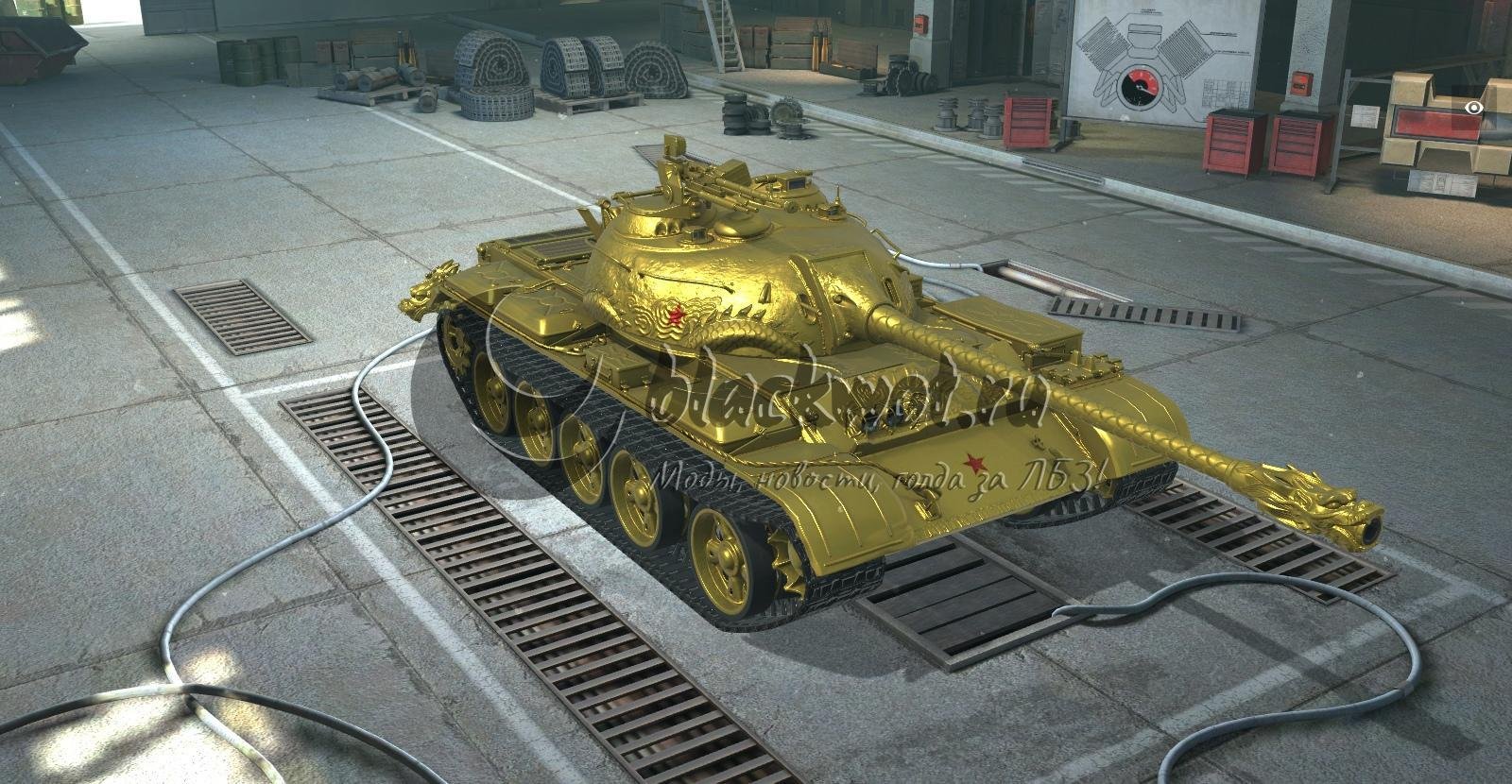Click the eye icon to toggle interface visibility
1512x784 pixels.
point(1473,109)
